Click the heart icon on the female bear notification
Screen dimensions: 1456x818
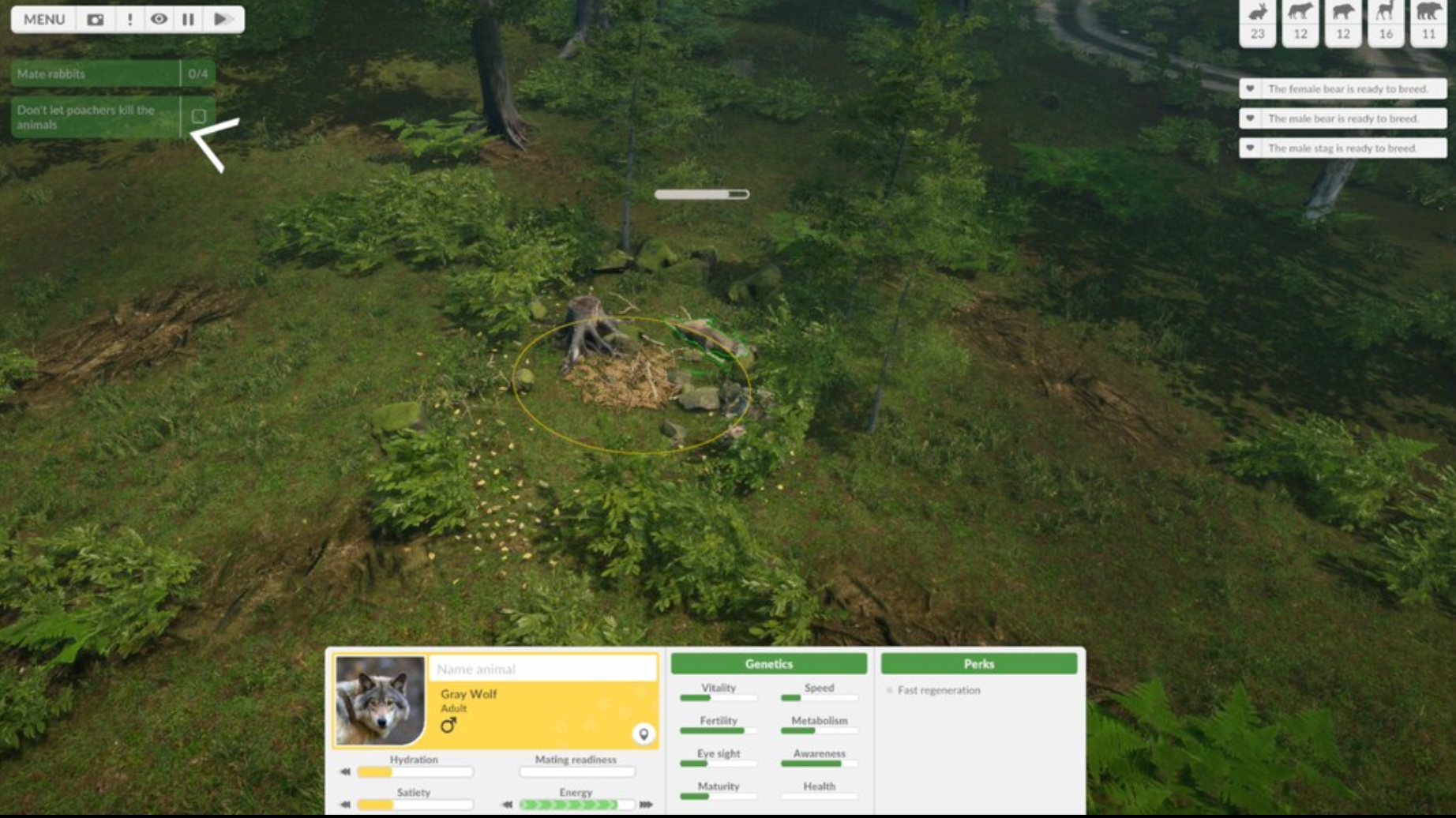[1249, 89]
